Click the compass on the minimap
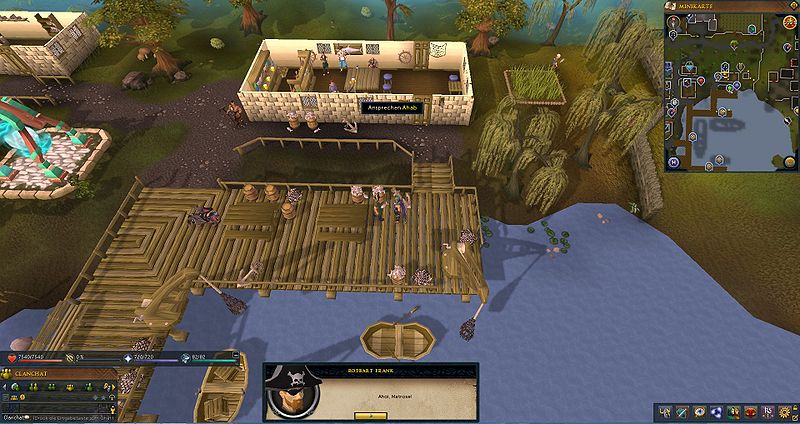This screenshot has height=424, width=800. (674, 20)
